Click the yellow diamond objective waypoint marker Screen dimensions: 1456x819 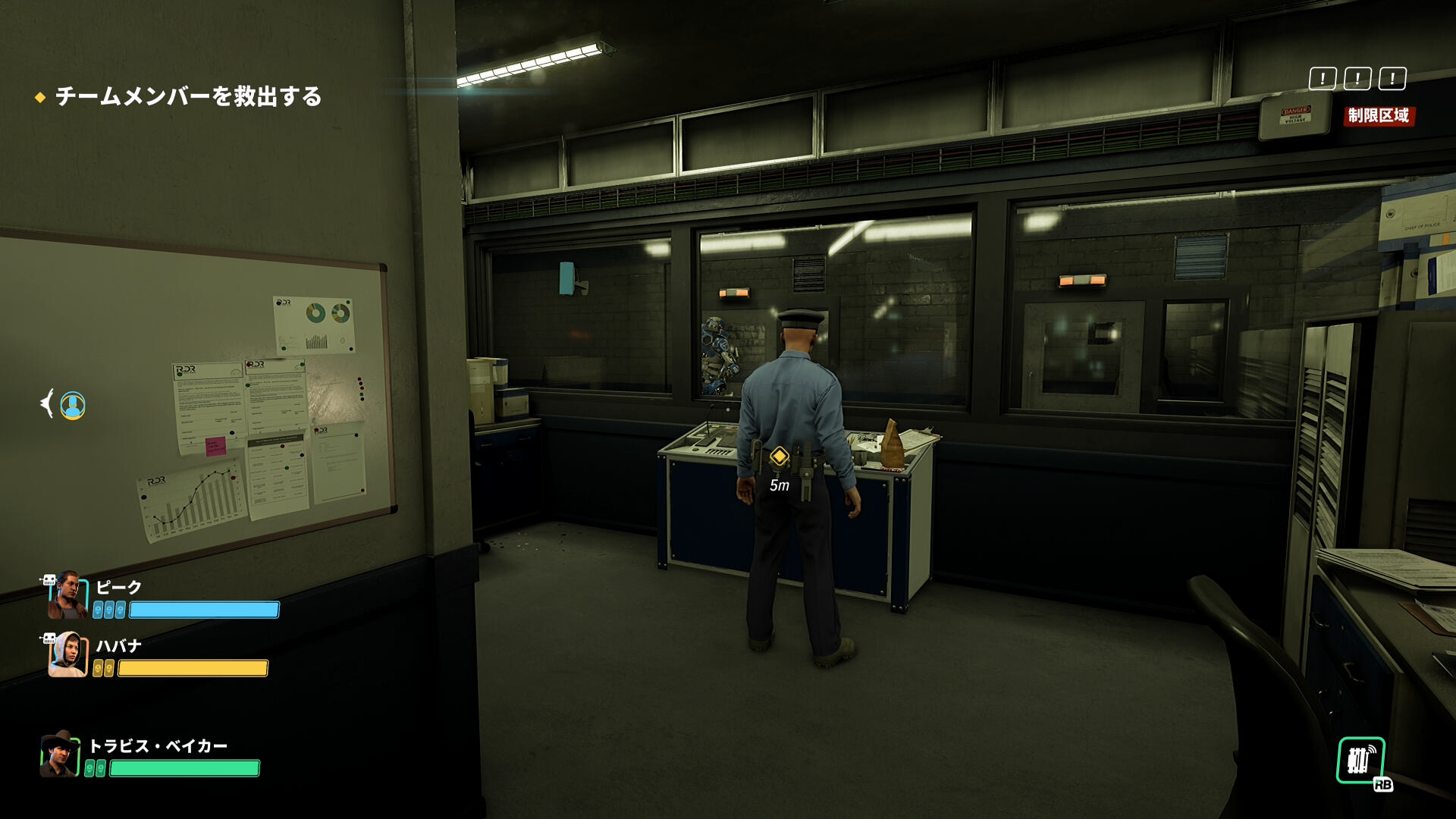coord(779,457)
